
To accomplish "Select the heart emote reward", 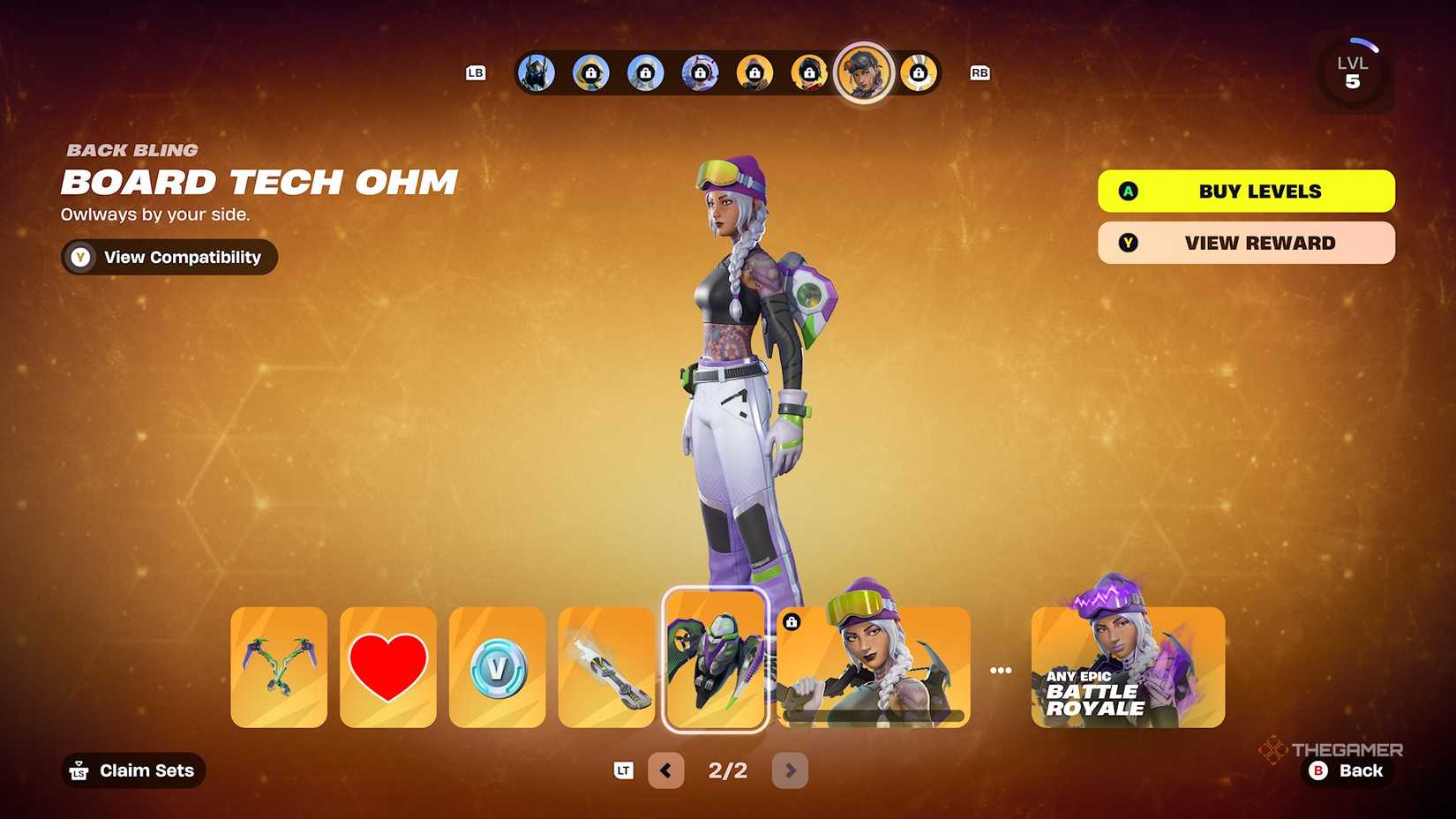I will click(388, 666).
